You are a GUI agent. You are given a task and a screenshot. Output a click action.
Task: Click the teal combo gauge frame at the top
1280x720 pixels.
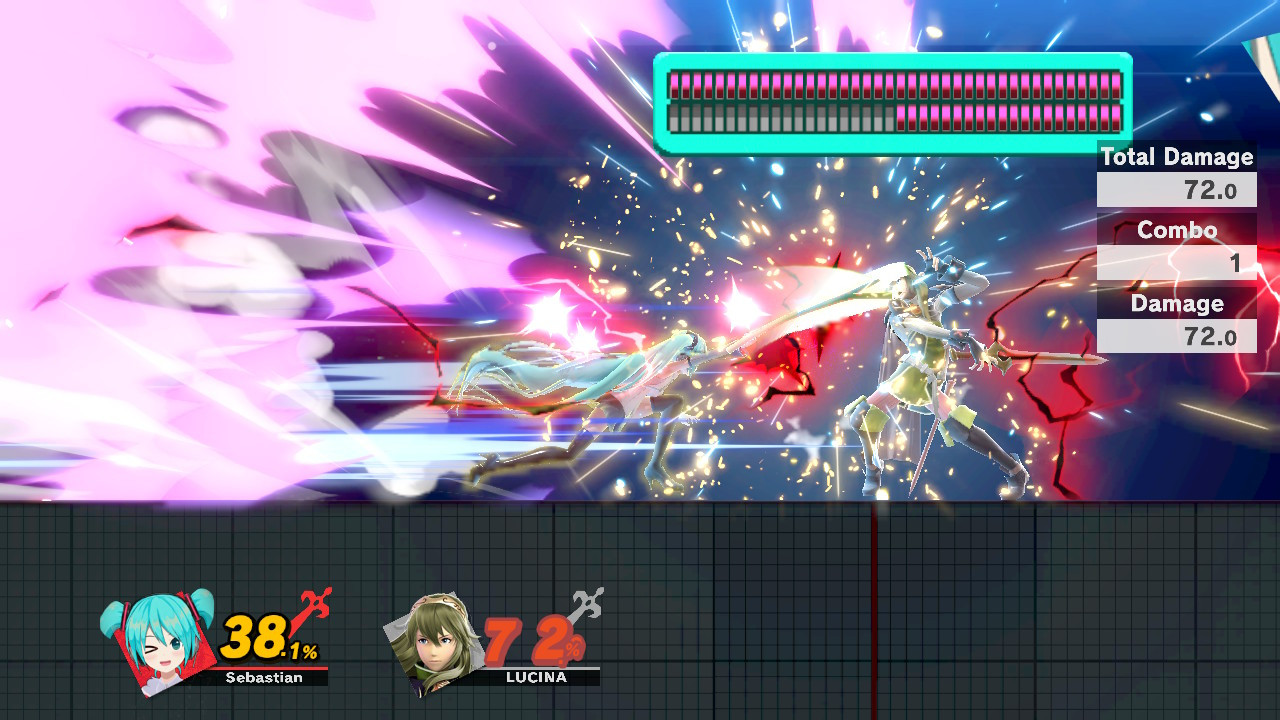click(x=892, y=57)
